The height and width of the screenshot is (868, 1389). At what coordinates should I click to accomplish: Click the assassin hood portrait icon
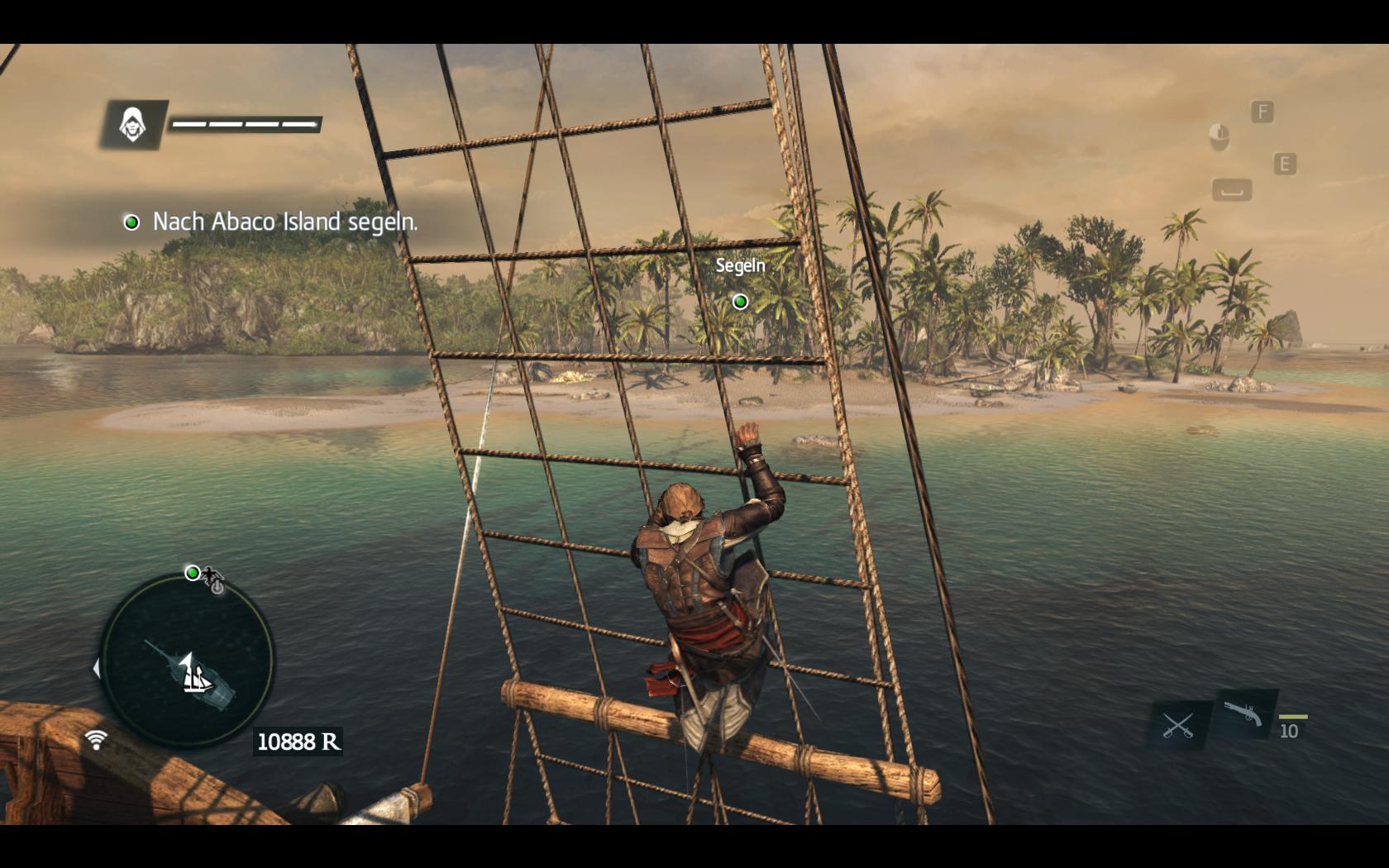click(132, 125)
